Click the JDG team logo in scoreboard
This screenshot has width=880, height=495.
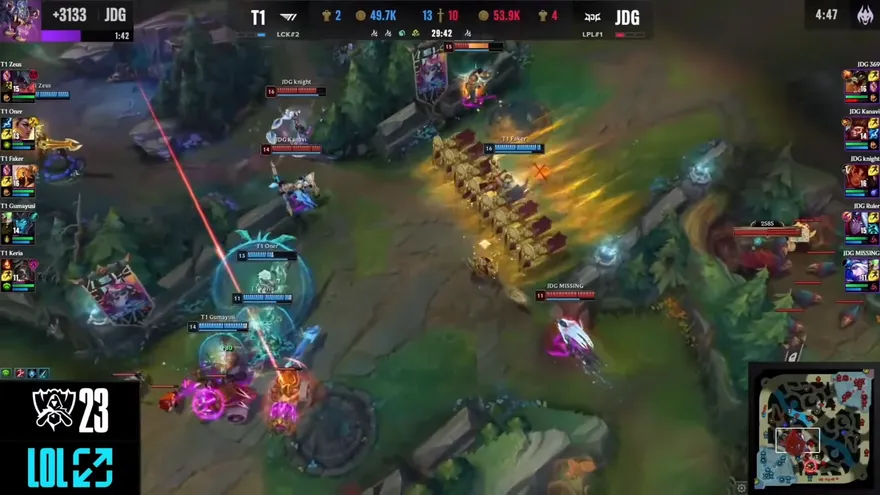coord(592,17)
